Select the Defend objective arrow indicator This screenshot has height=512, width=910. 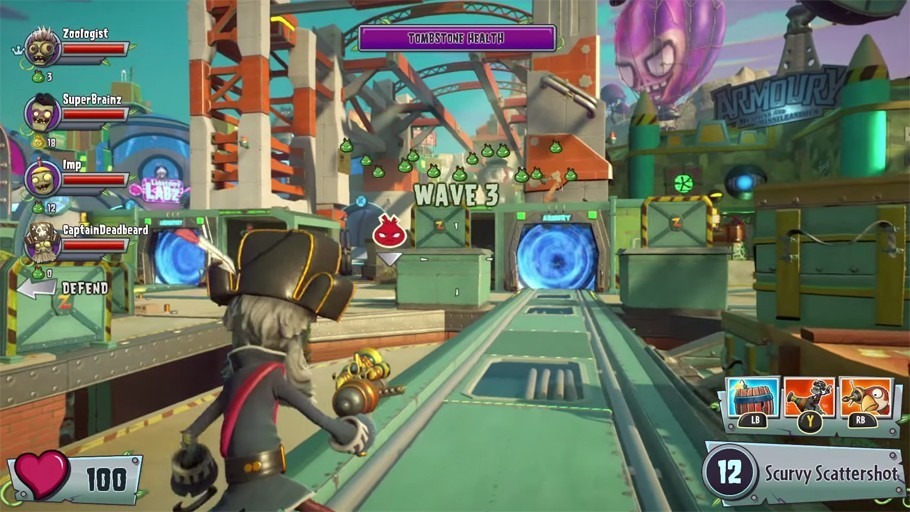point(37,288)
